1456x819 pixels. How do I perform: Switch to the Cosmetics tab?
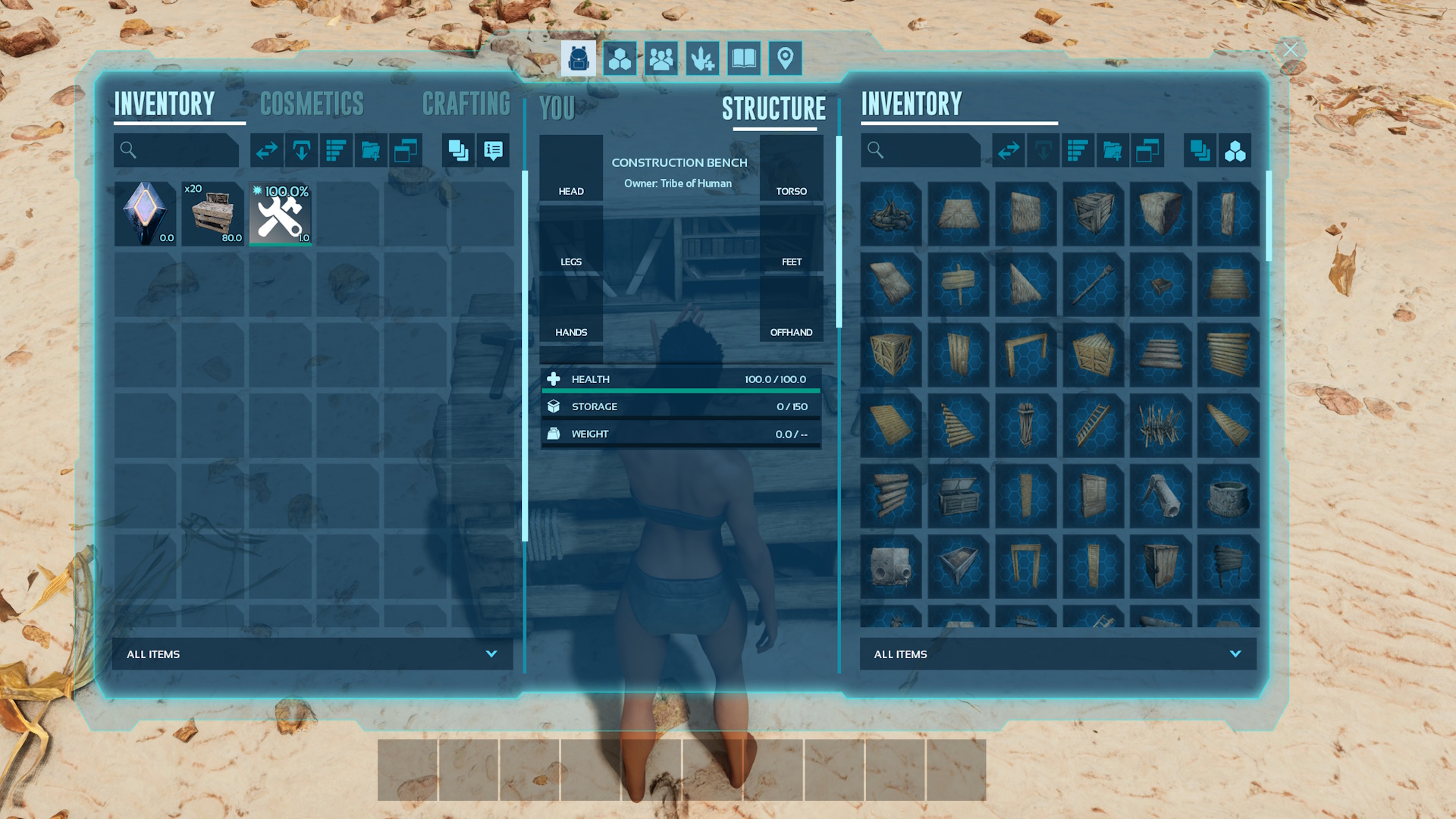pyautogui.click(x=312, y=105)
